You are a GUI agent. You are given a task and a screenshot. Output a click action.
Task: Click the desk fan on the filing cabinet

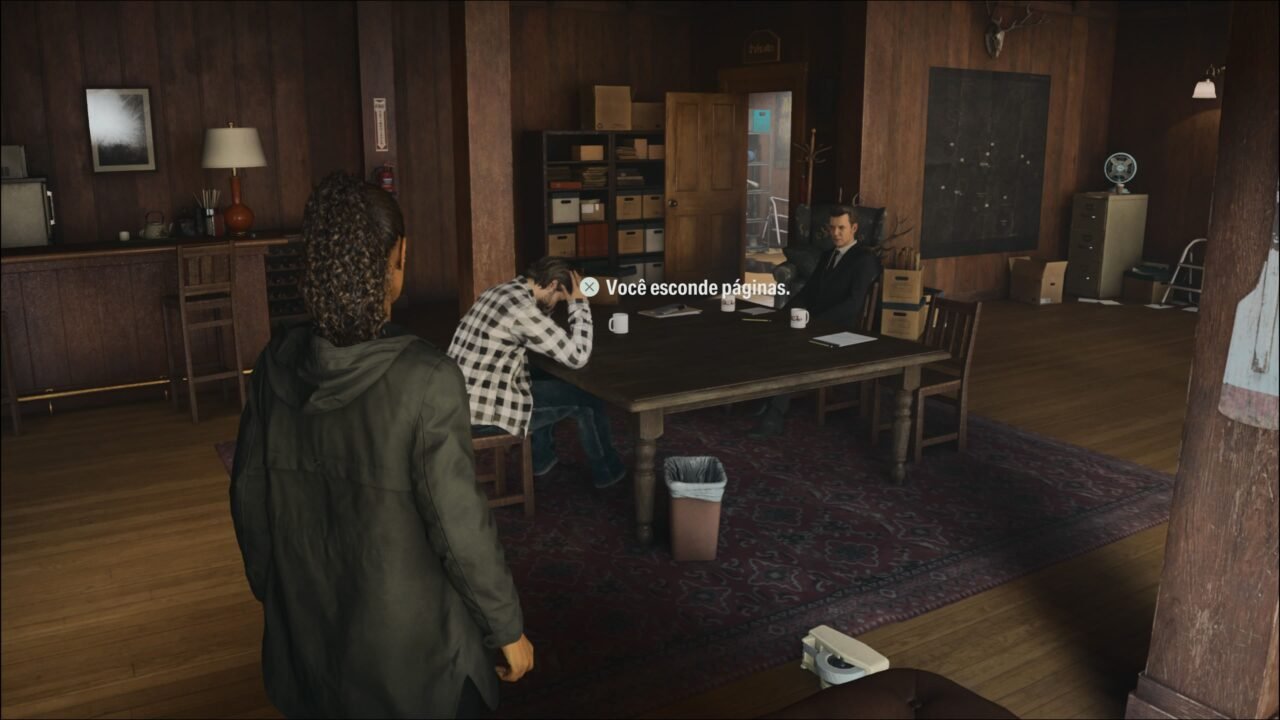(x=1122, y=168)
